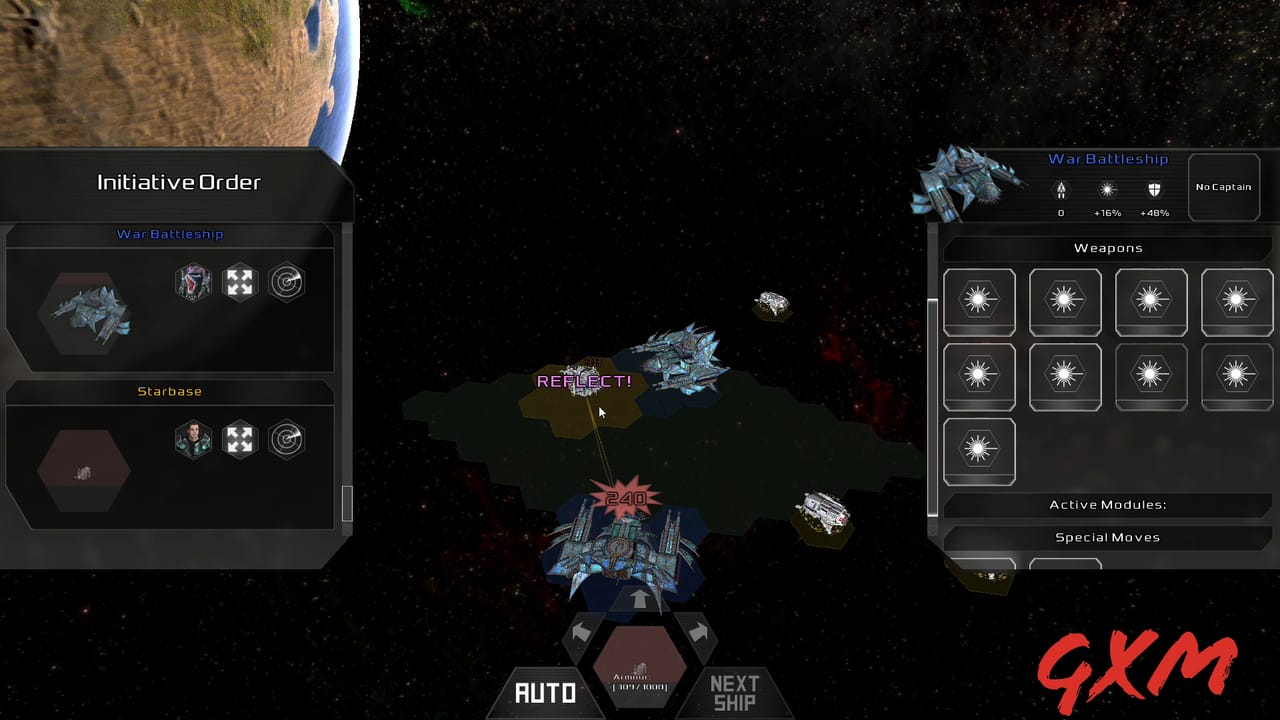This screenshot has width=1280, height=720.
Task: Activate the AUTO combat button
Action: pyautogui.click(x=545, y=692)
